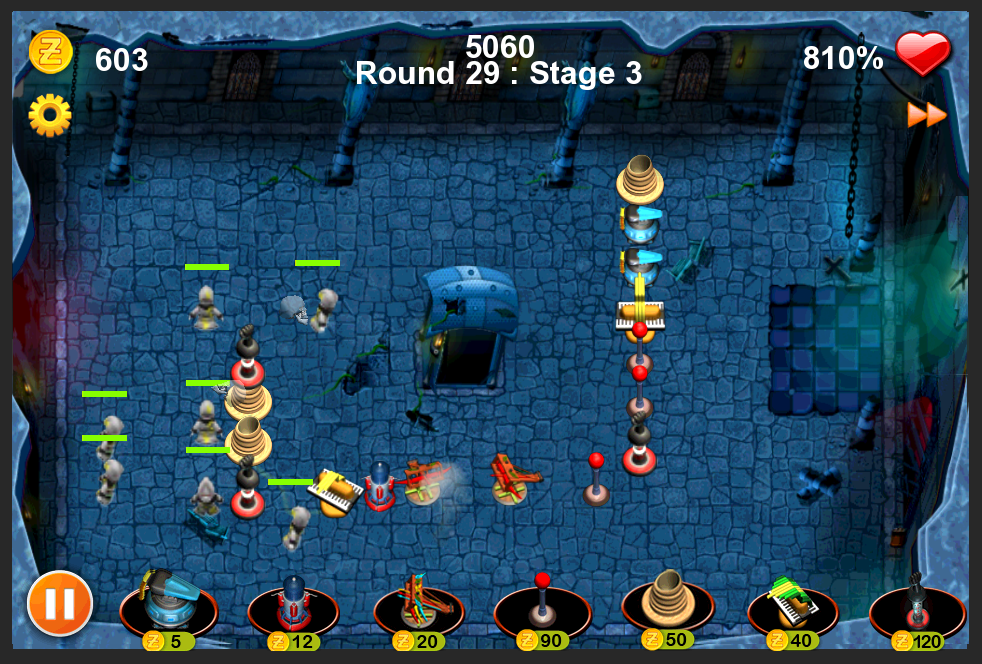This screenshot has width=982, height=664.
Task: Pick the keyboard tower costing 40
Action: pos(792,603)
